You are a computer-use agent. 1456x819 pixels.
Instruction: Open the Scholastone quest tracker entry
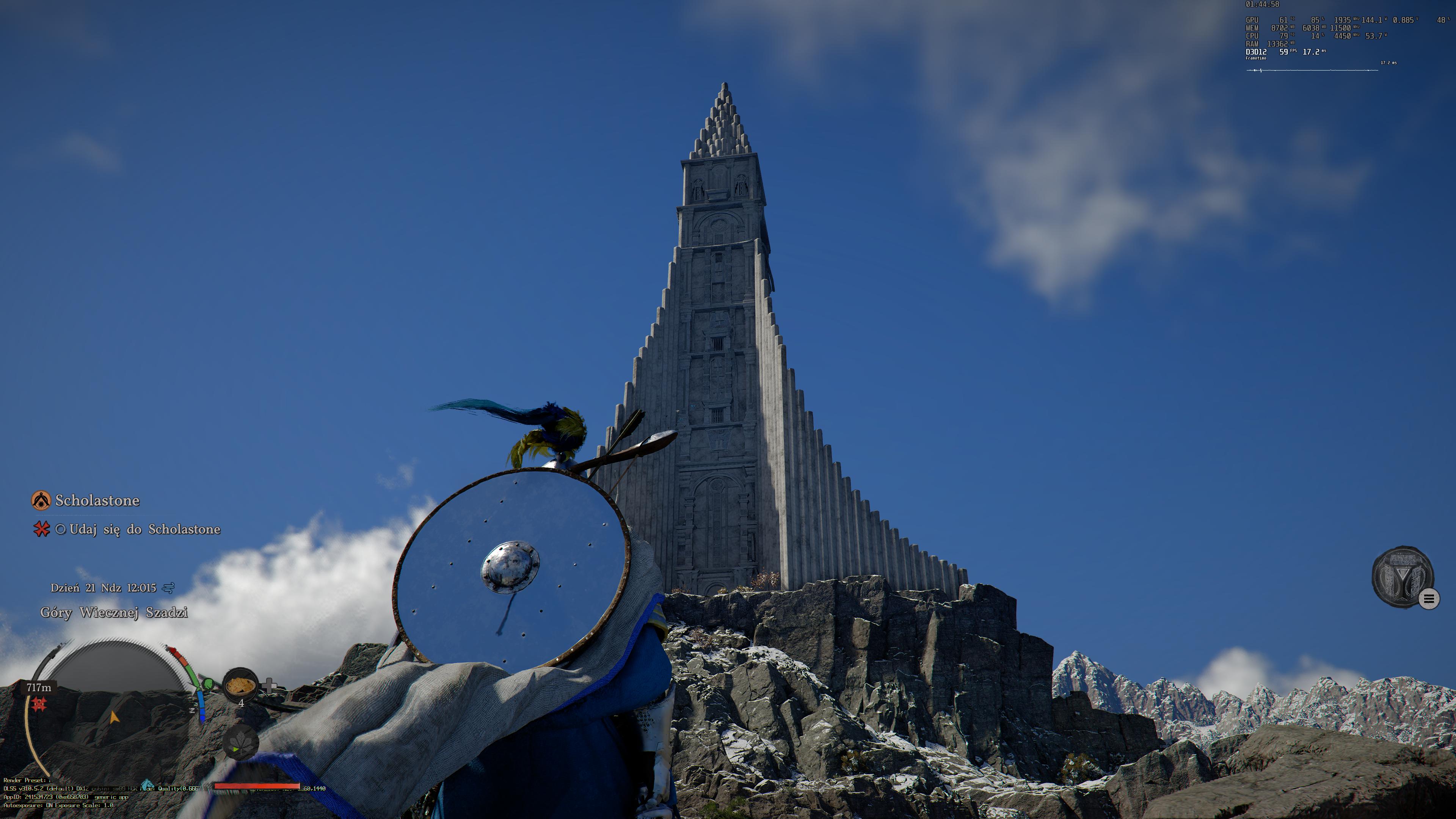tap(97, 500)
